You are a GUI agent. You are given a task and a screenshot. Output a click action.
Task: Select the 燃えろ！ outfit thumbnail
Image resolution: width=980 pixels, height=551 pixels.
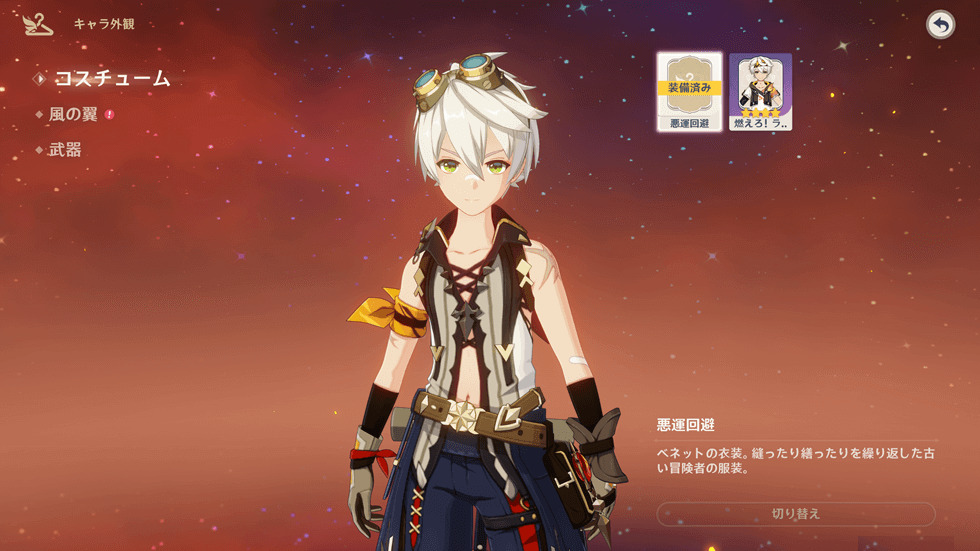click(760, 92)
